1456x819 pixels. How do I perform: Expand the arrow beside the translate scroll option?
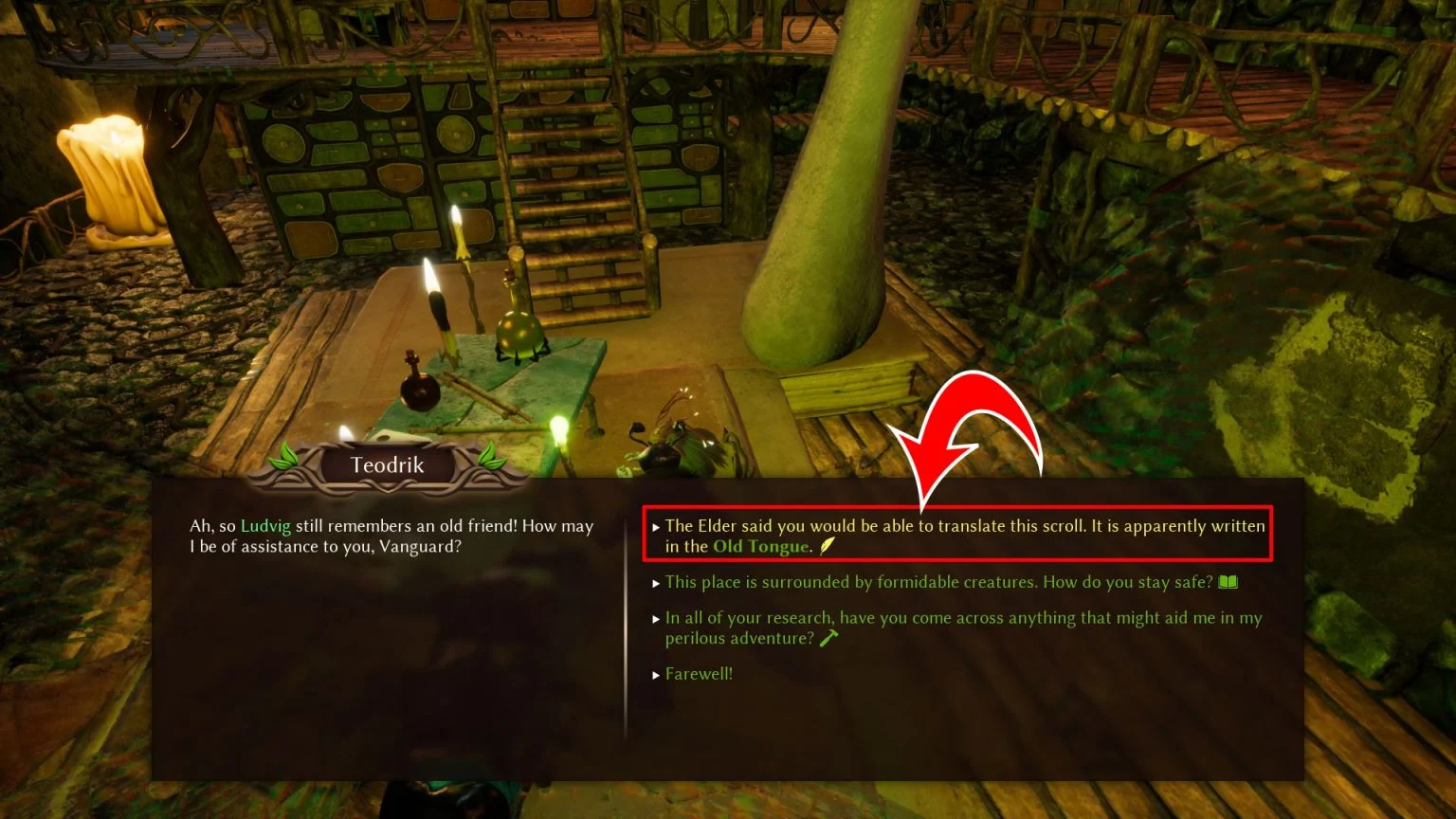pos(656,526)
